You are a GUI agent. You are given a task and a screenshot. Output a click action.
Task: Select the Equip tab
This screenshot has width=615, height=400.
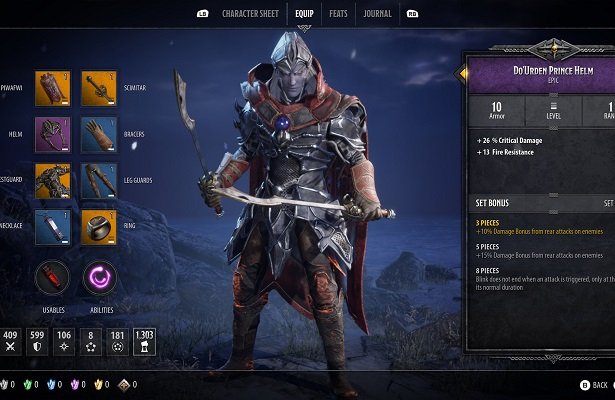(x=304, y=13)
